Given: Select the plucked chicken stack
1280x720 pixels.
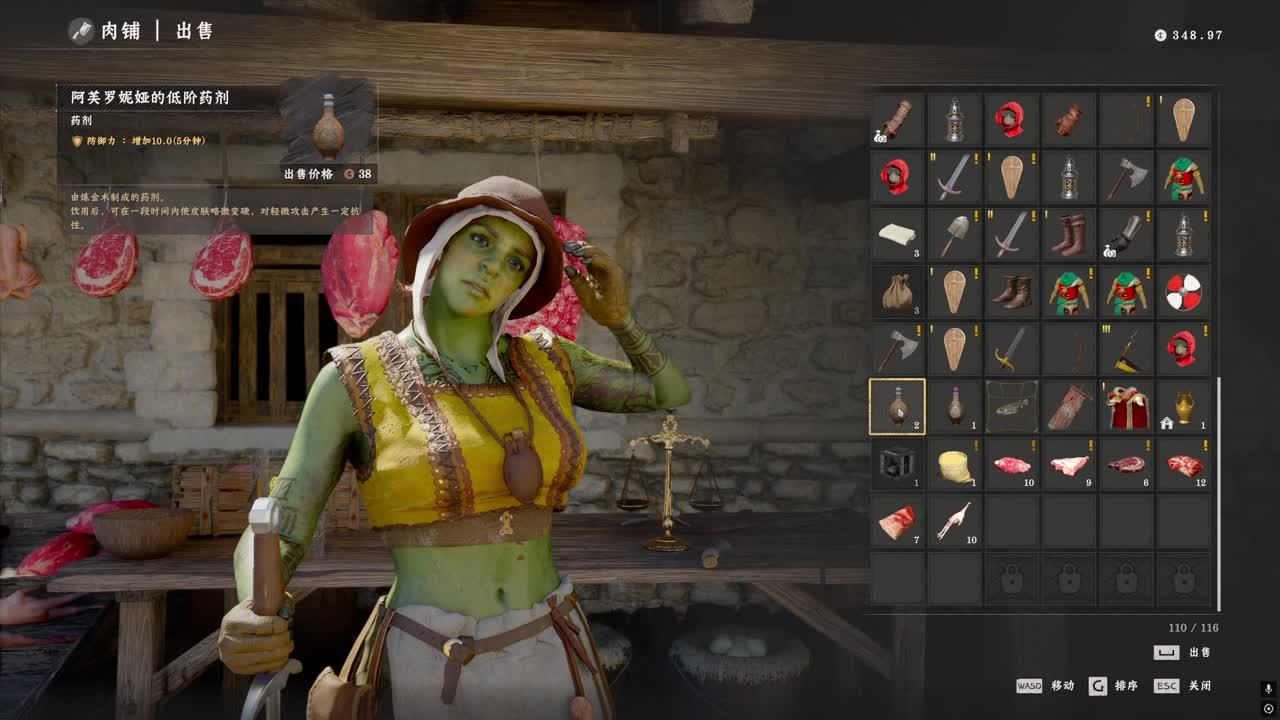Looking at the screenshot, I should 955,521.
